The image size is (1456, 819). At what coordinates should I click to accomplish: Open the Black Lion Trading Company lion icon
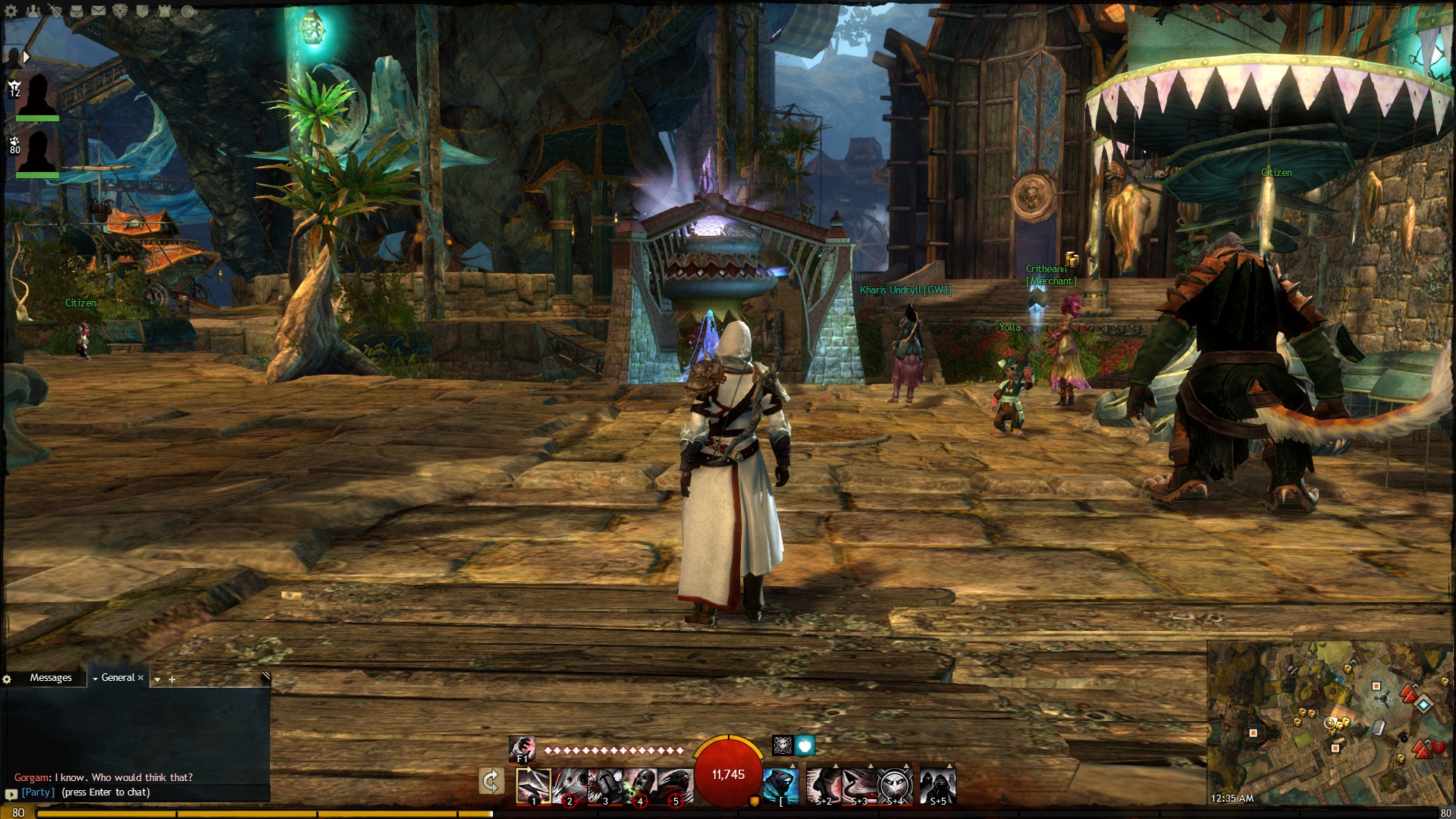point(121,11)
